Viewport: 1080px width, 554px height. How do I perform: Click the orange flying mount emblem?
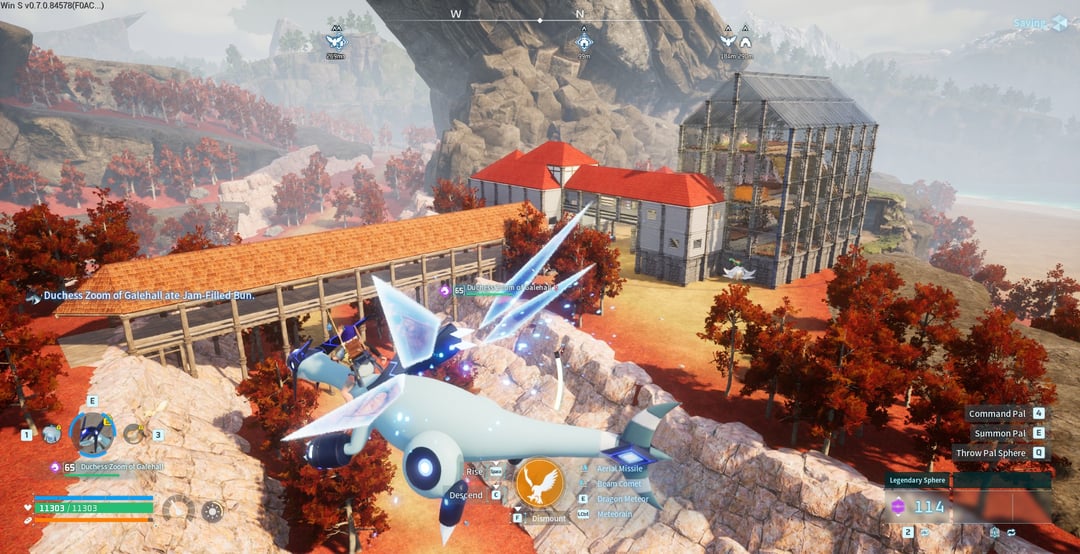pos(539,483)
